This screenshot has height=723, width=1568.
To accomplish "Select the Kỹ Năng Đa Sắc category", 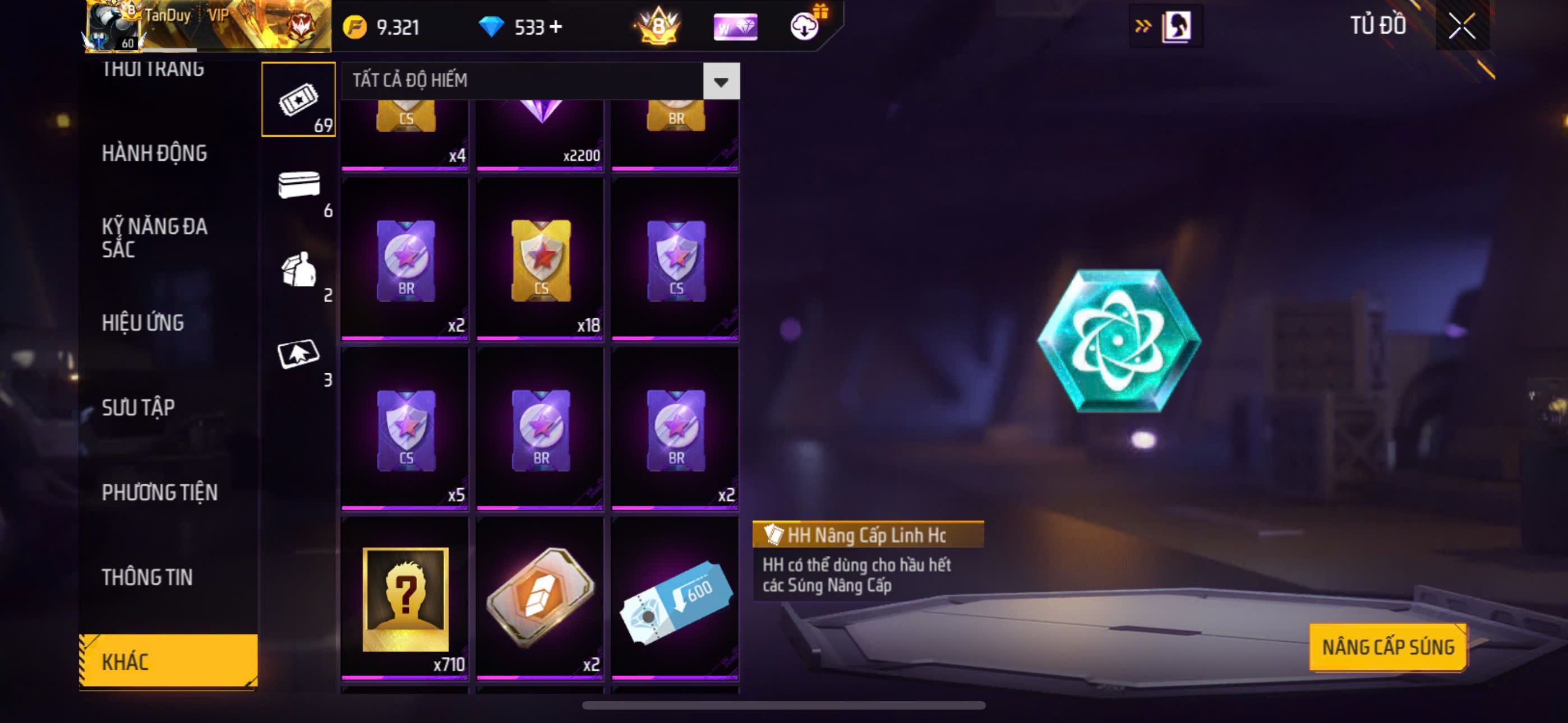I will [x=155, y=237].
